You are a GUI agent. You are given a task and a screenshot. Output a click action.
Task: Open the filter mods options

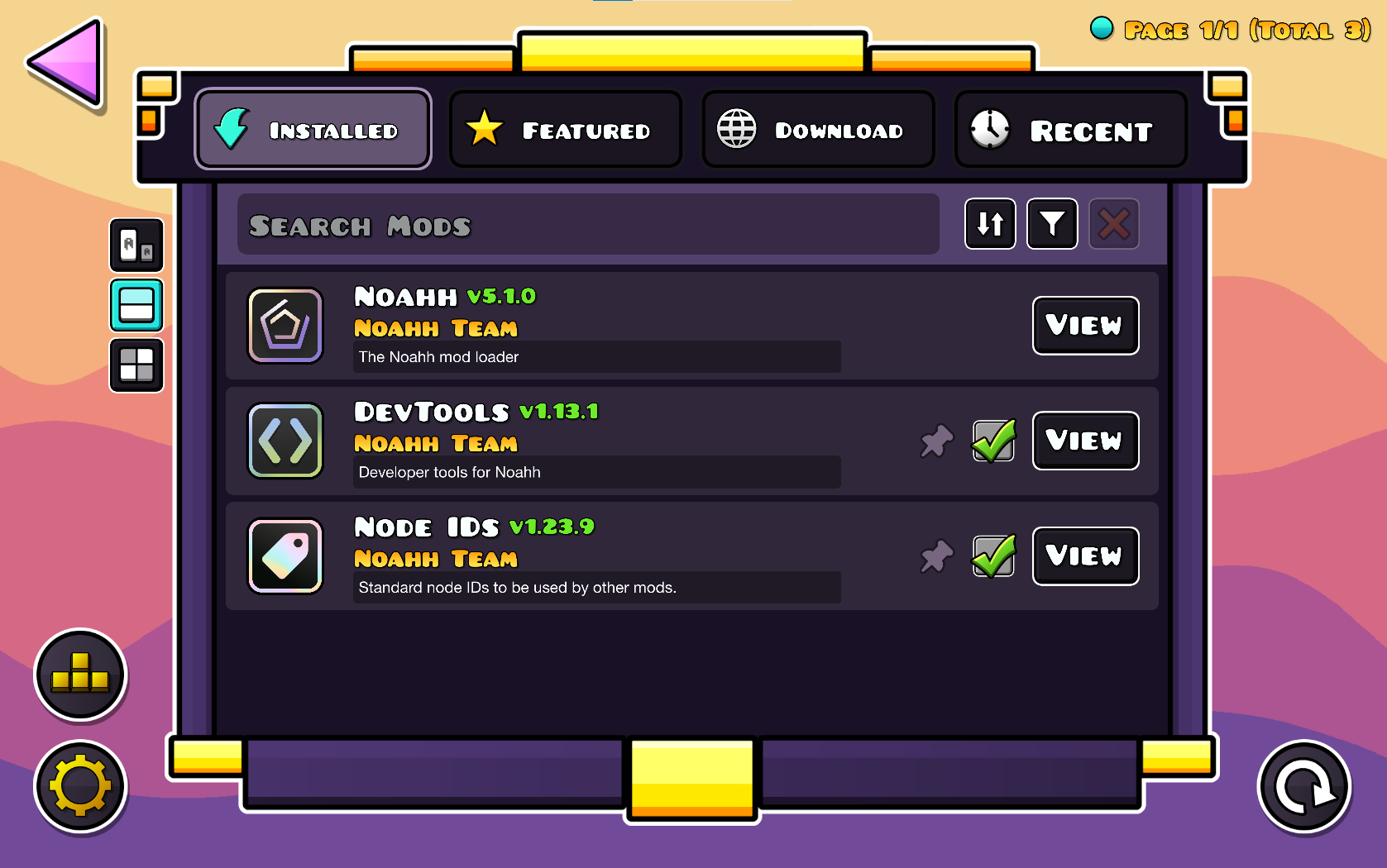point(1052,224)
